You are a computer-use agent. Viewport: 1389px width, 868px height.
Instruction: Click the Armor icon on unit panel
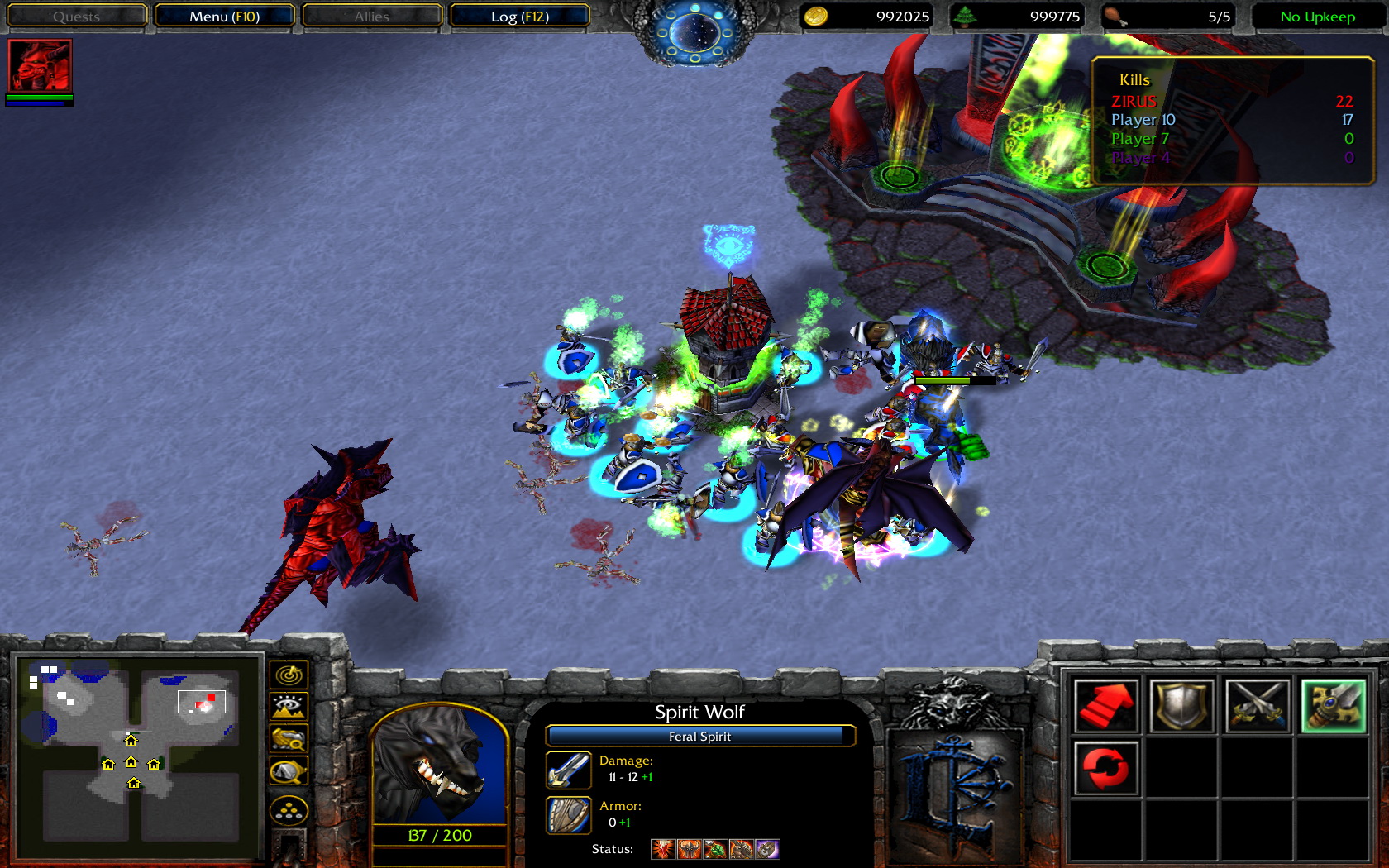tap(567, 813)
